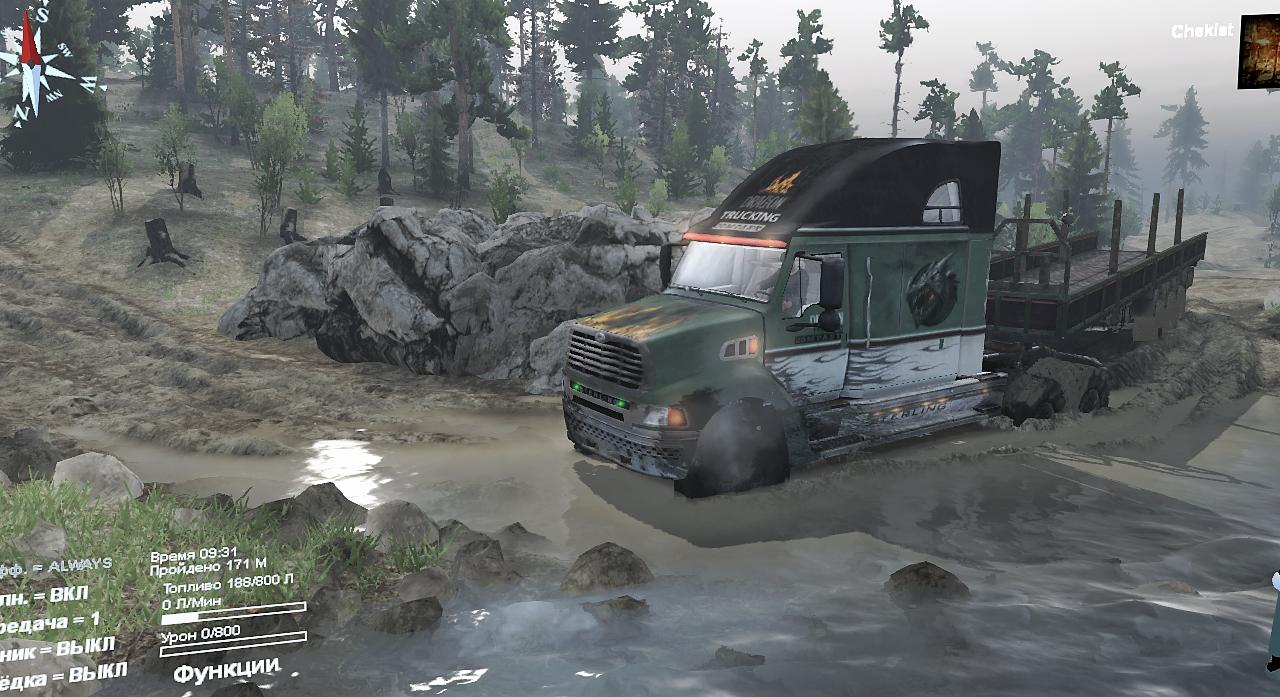Toggle the differential lock set to ALWAYS
The height and width of the screenshot is (697, 1280).
(58, 566)
